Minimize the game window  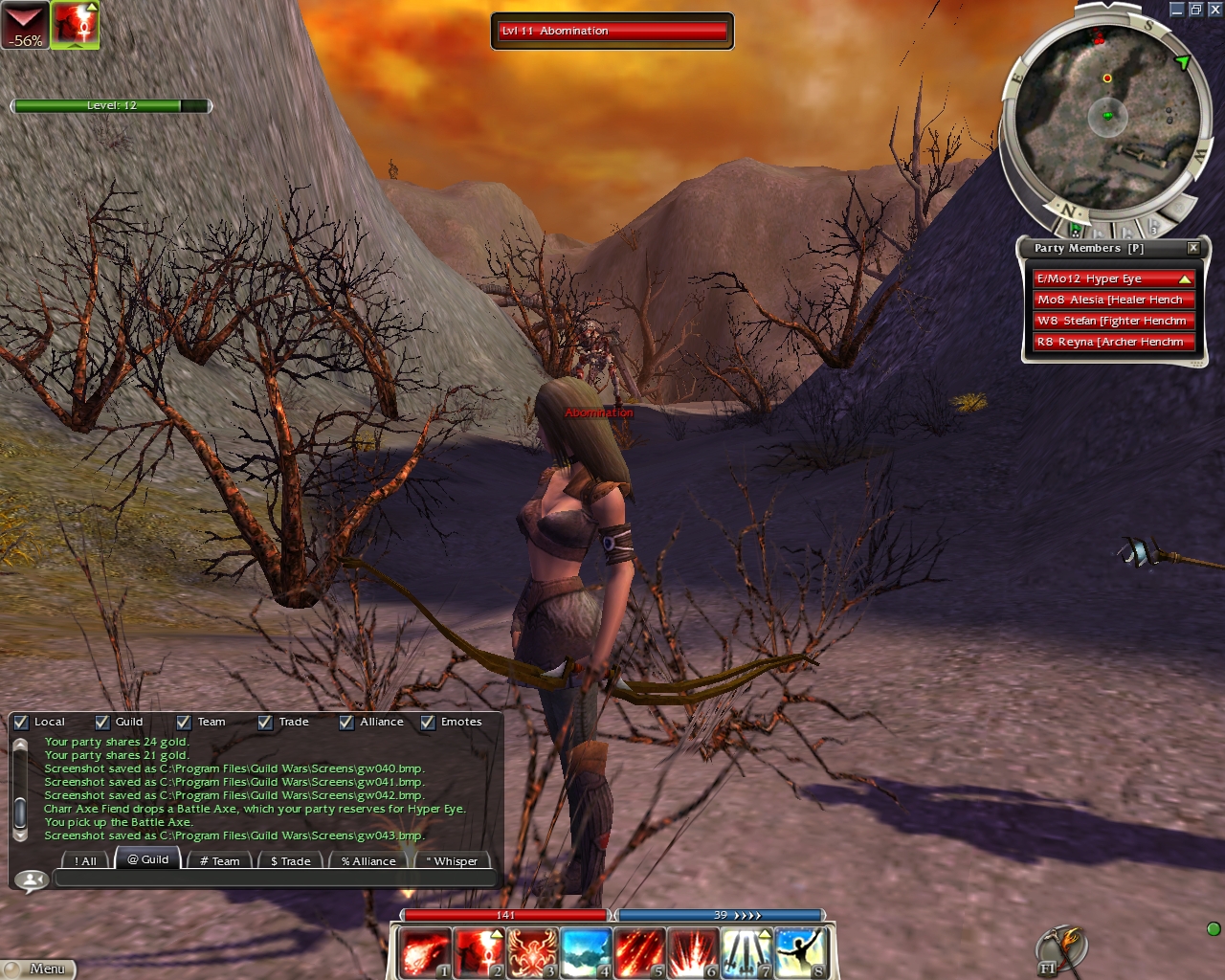coord(1177,10)
